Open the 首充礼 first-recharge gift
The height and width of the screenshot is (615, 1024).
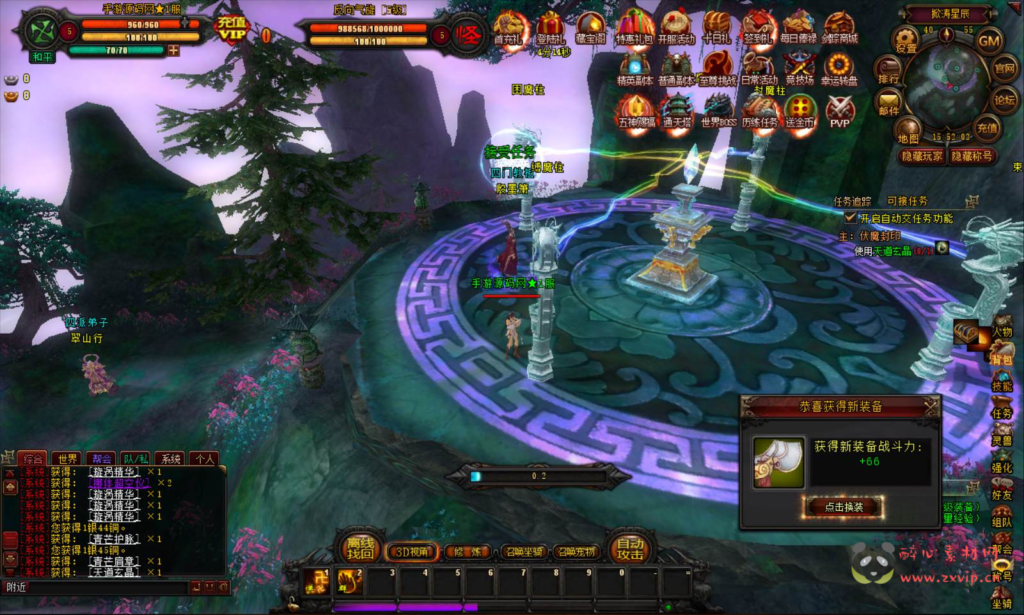[x=510, y=27]
